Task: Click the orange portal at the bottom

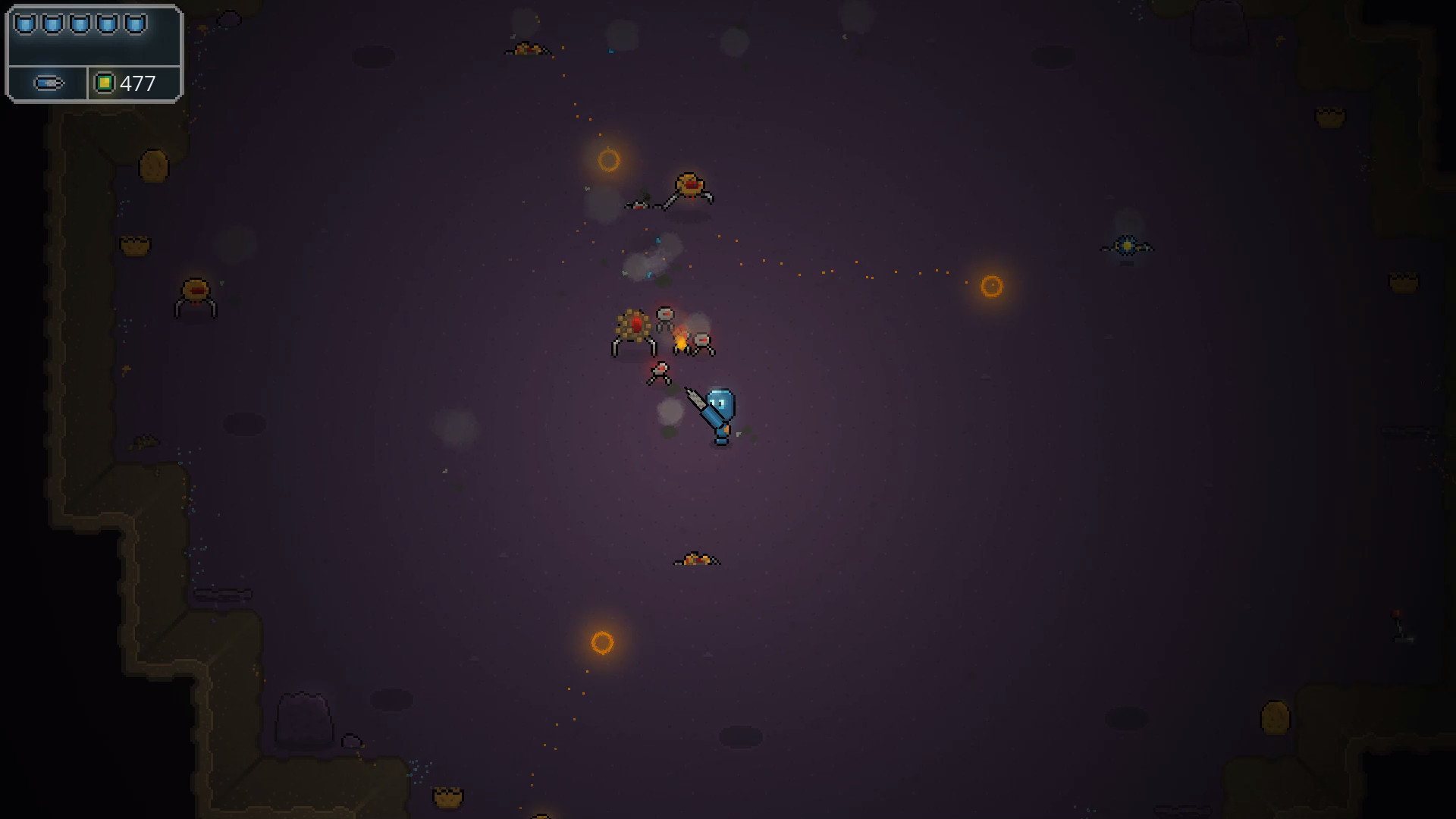Action: point(603,643)
